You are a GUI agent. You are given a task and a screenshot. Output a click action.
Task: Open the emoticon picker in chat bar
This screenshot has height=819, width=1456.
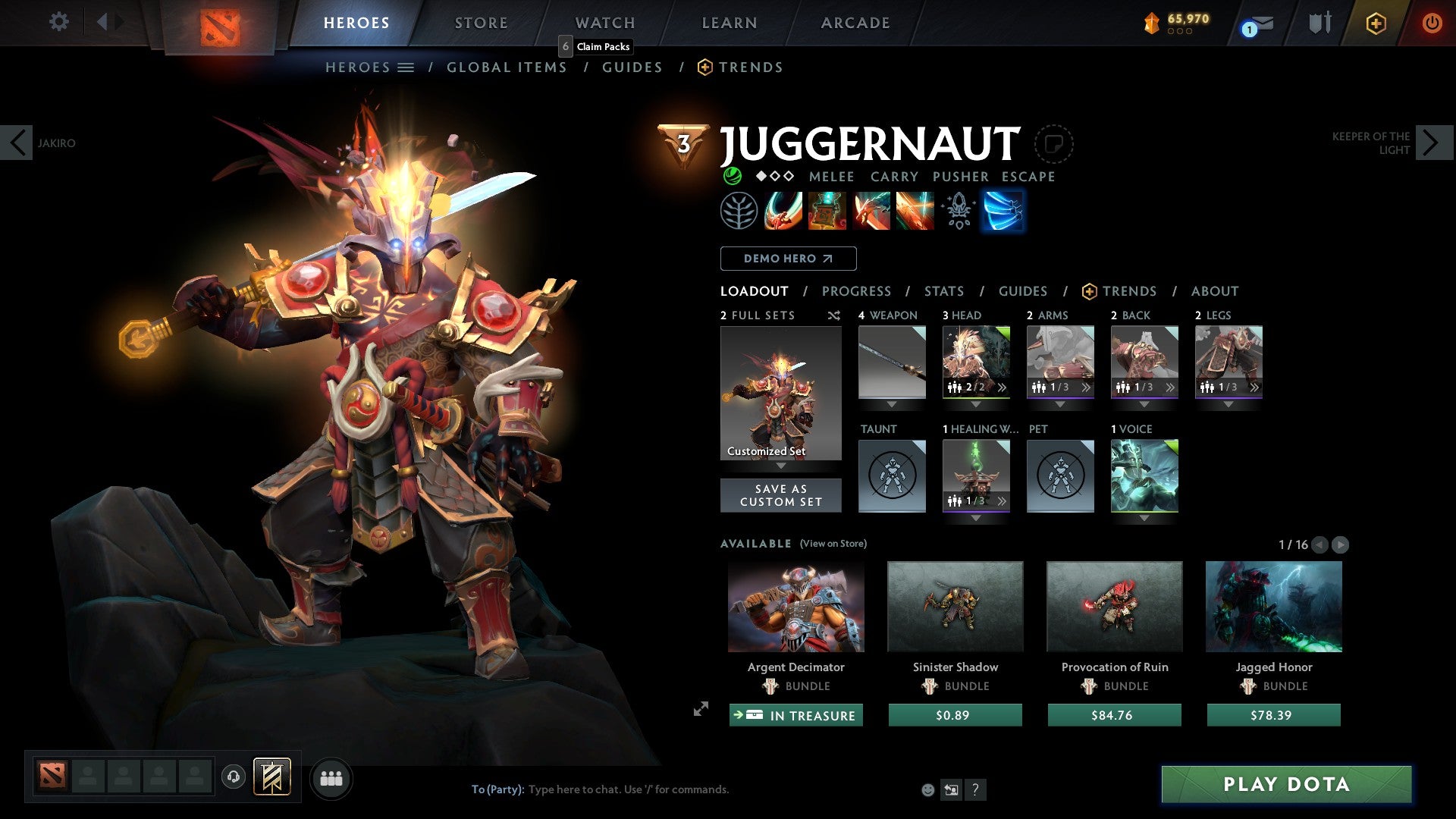pyautogui.click(x=927, y=789)
